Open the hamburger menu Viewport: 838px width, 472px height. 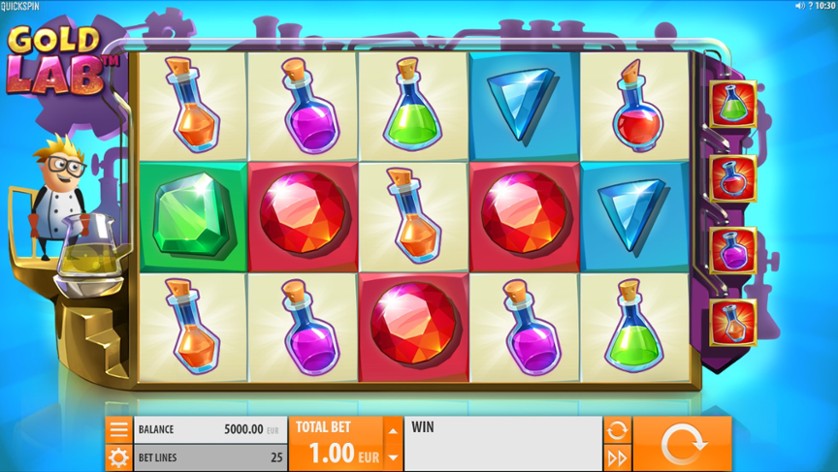click(x=119, y=430)
